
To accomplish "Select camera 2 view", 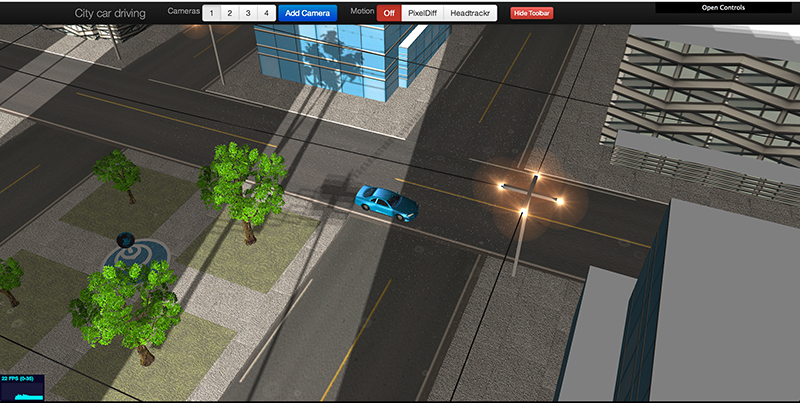I will (x=232, y=13).
